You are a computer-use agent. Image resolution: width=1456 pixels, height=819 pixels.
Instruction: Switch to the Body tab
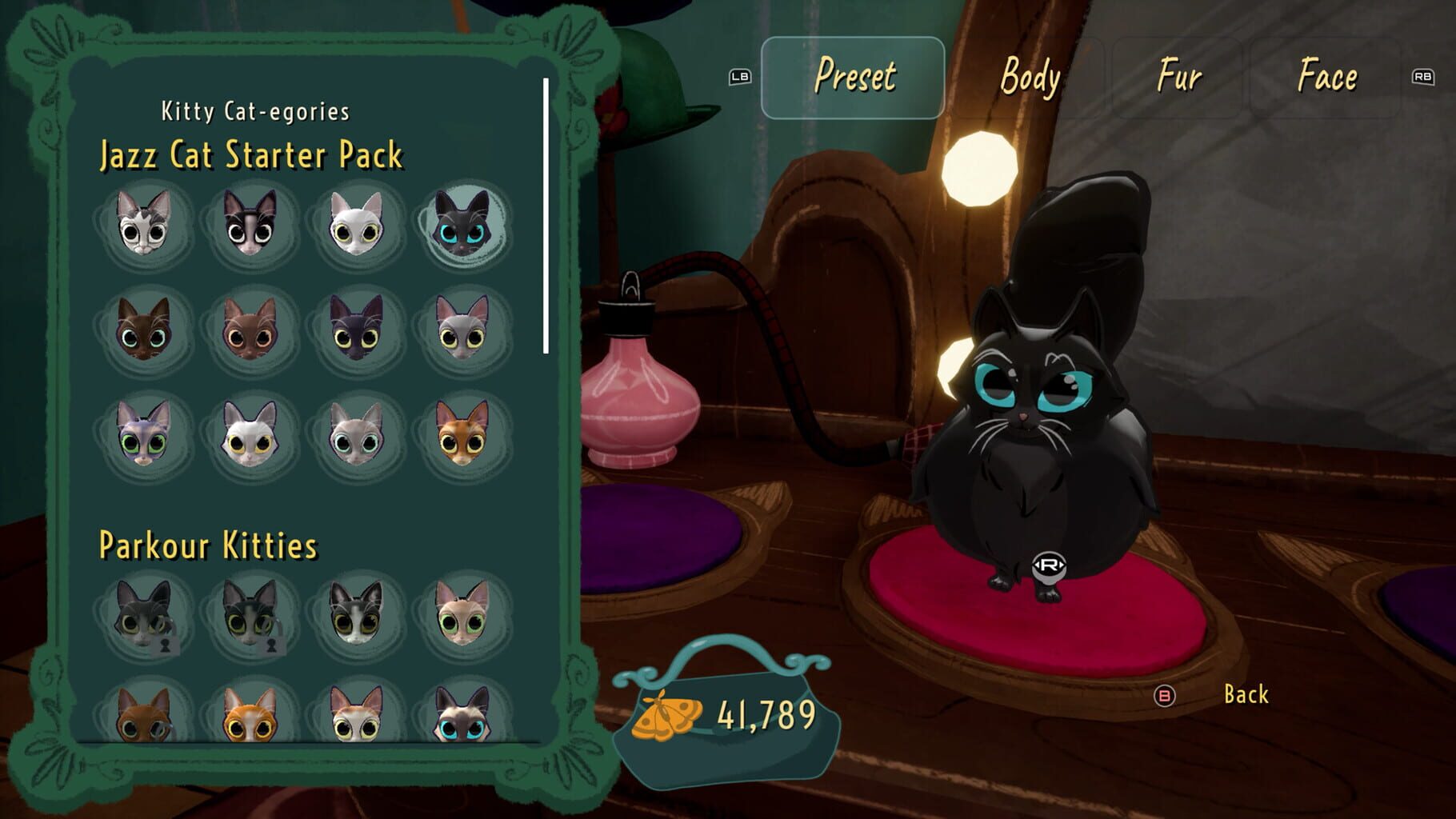pyautogui.click(x=1031, y=77)
